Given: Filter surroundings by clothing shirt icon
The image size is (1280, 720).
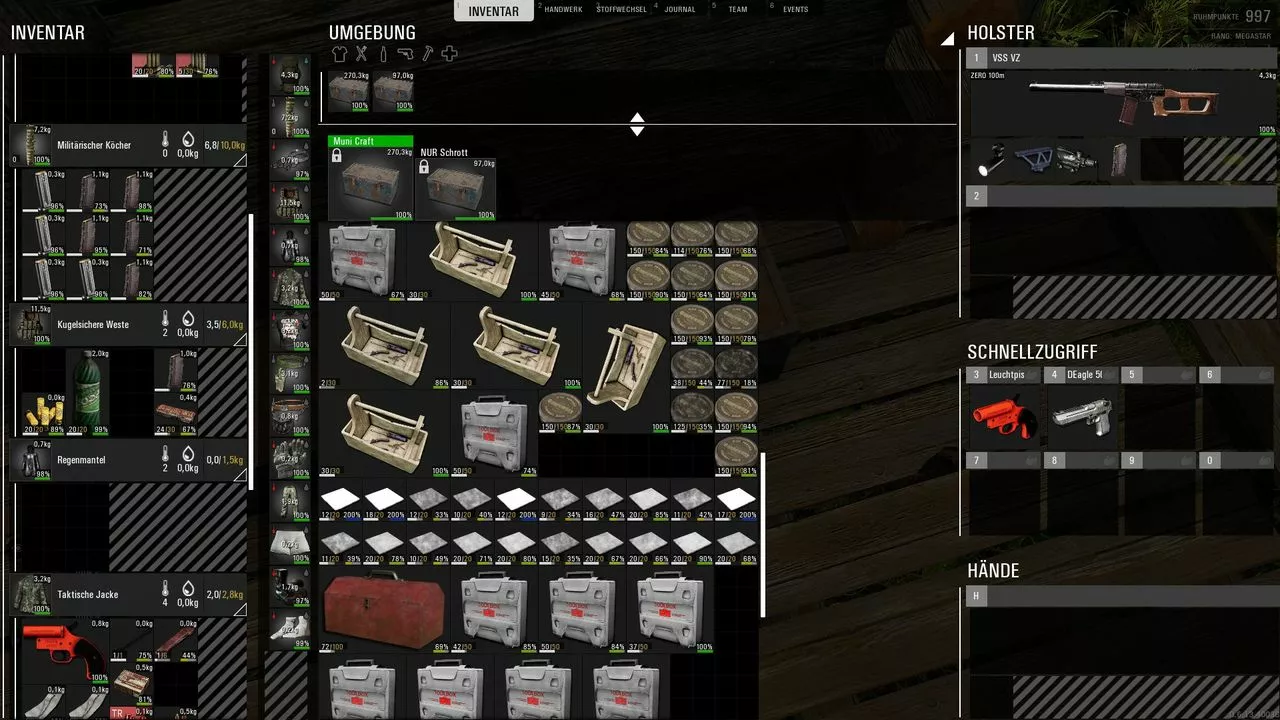Looking at the screenshot, I should pyautogui.click(x=340, y=54).
